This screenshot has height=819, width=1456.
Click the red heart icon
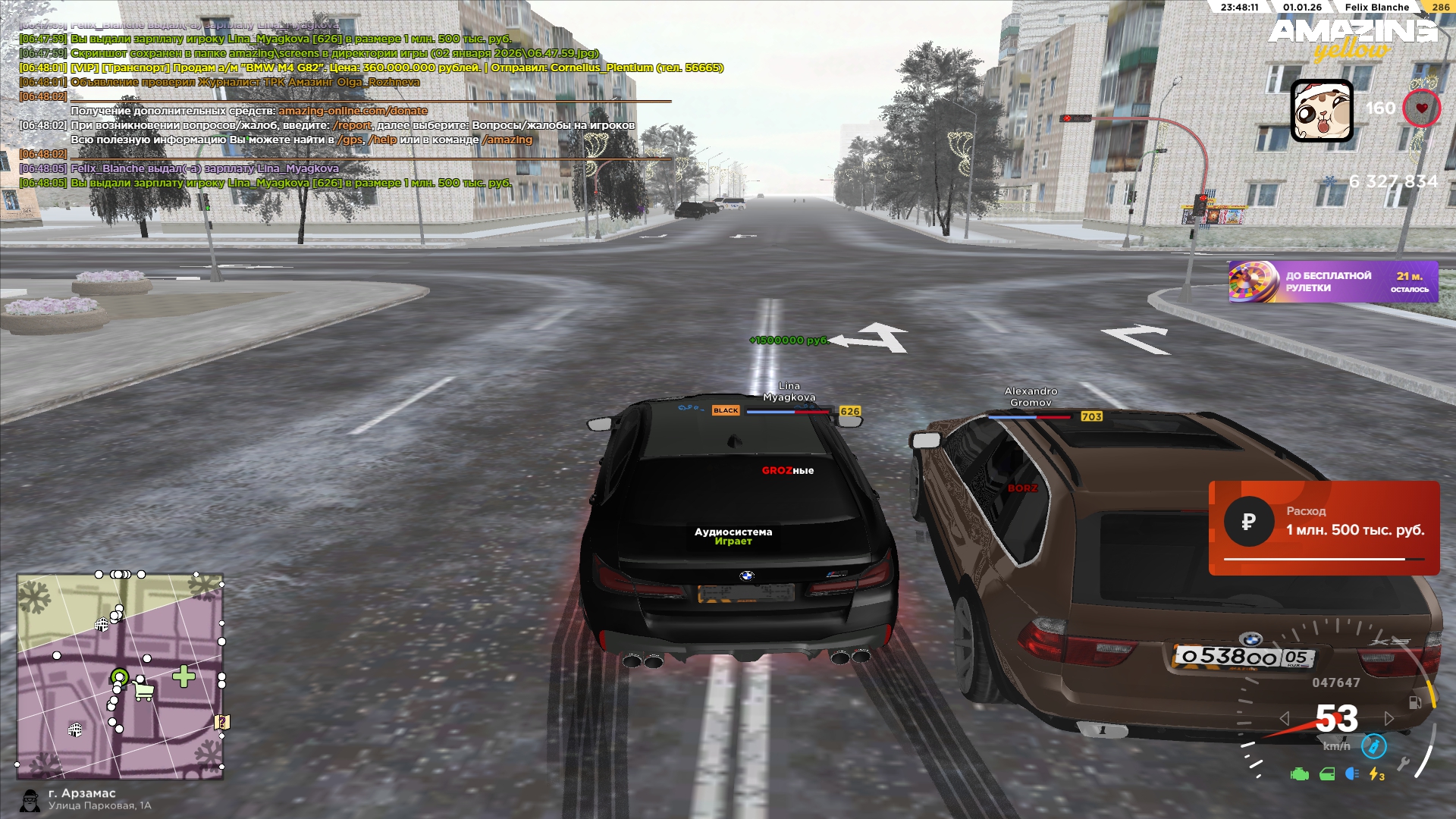pos(1421,108)
